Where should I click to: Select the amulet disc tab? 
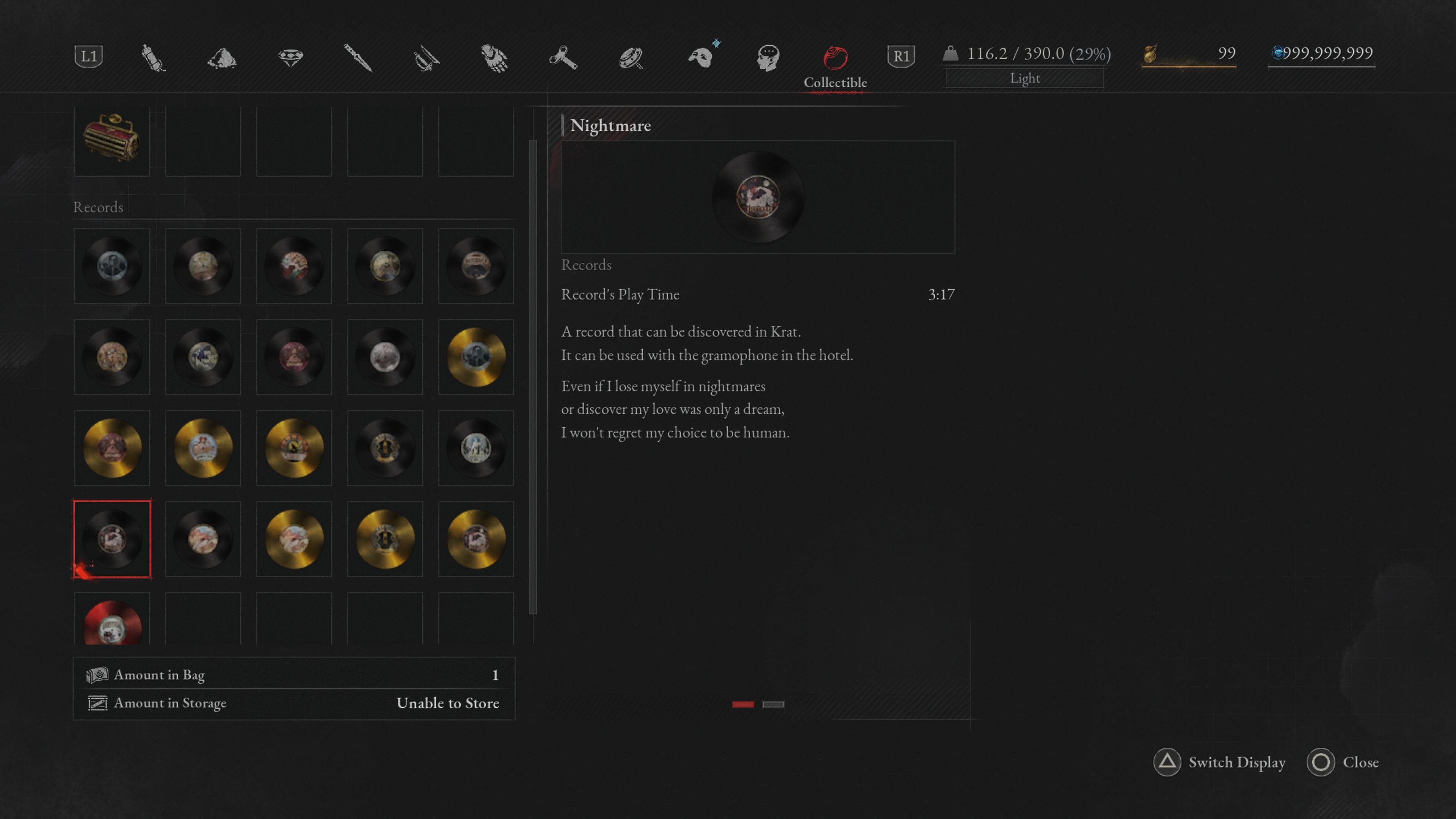(x=631, y=58)
